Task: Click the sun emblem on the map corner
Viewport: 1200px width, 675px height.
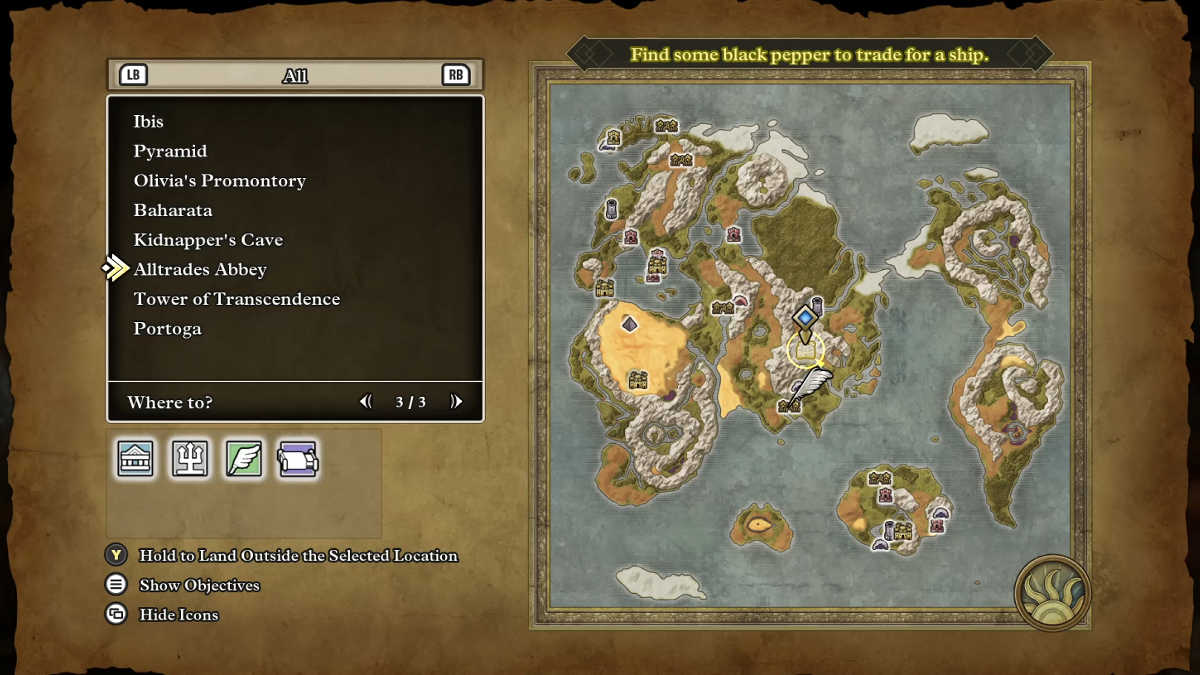Action: [x=1052, y=593]
